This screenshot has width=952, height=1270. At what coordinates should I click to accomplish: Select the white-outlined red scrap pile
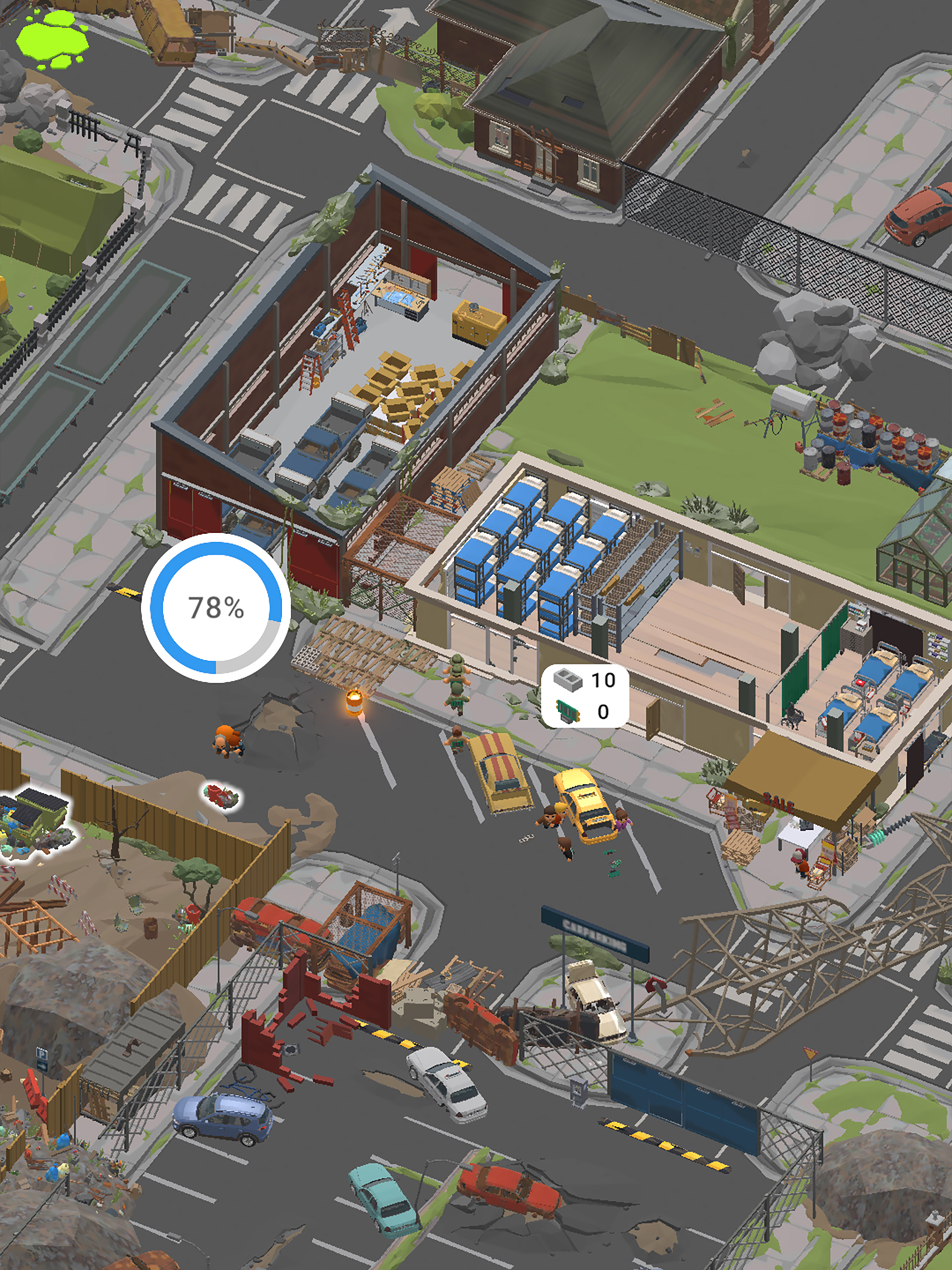[221, 796]
